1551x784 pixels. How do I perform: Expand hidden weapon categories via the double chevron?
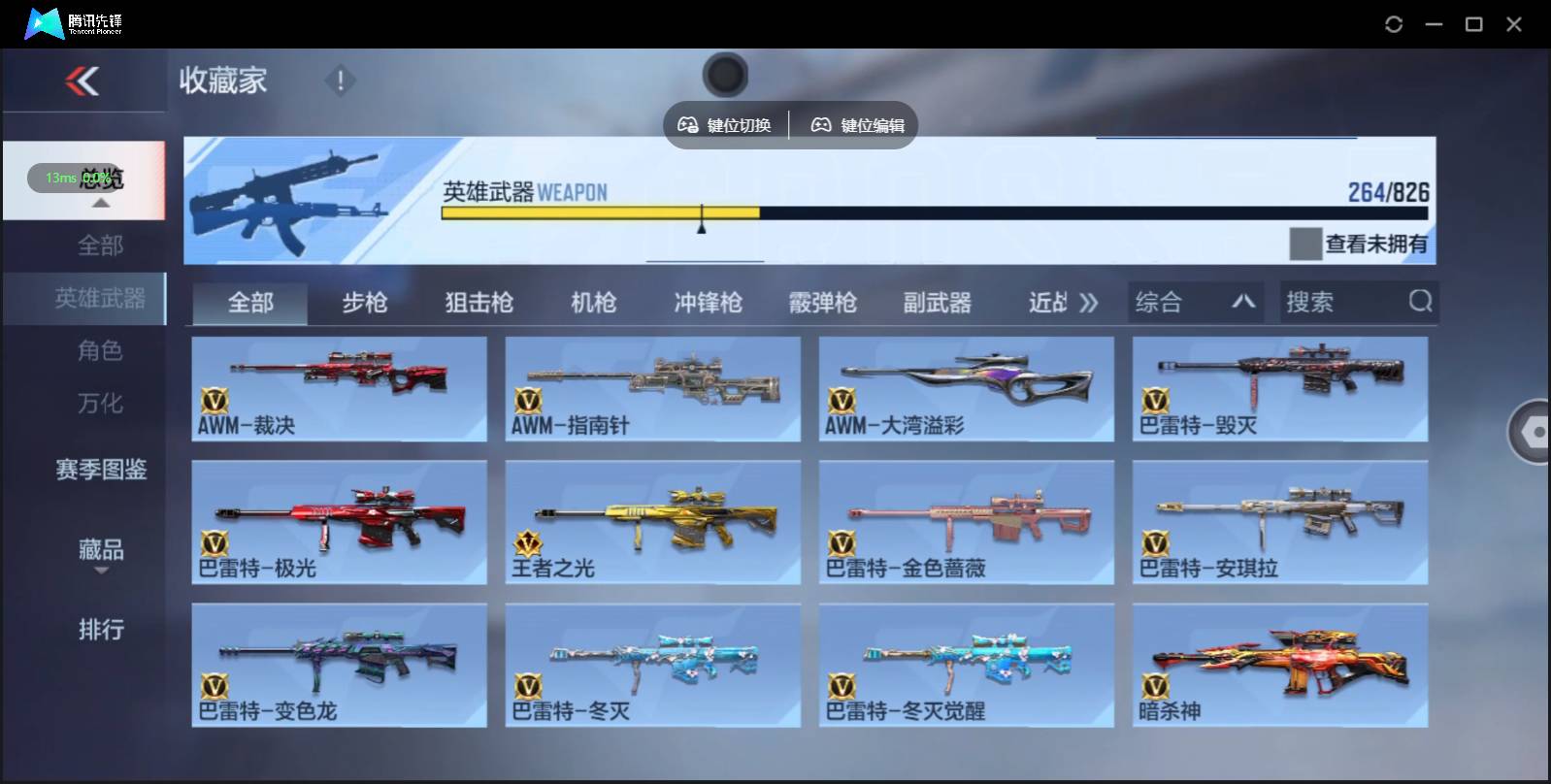coord(1089,302)
